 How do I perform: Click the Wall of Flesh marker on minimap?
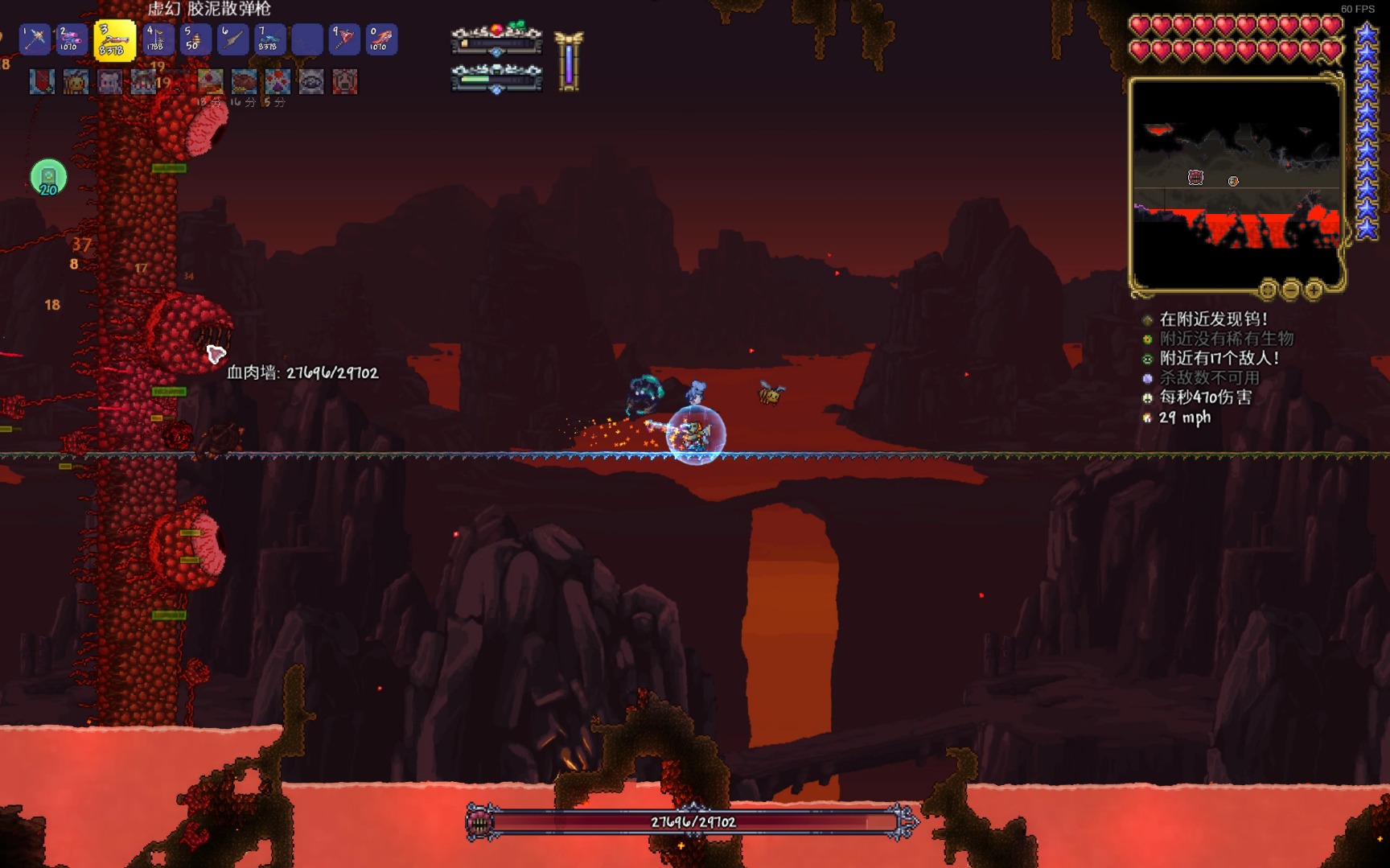1195,177
